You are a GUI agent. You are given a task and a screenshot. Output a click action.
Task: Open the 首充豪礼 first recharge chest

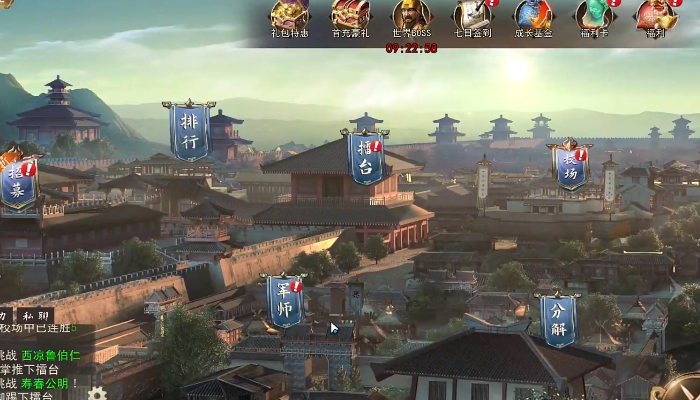350,17
